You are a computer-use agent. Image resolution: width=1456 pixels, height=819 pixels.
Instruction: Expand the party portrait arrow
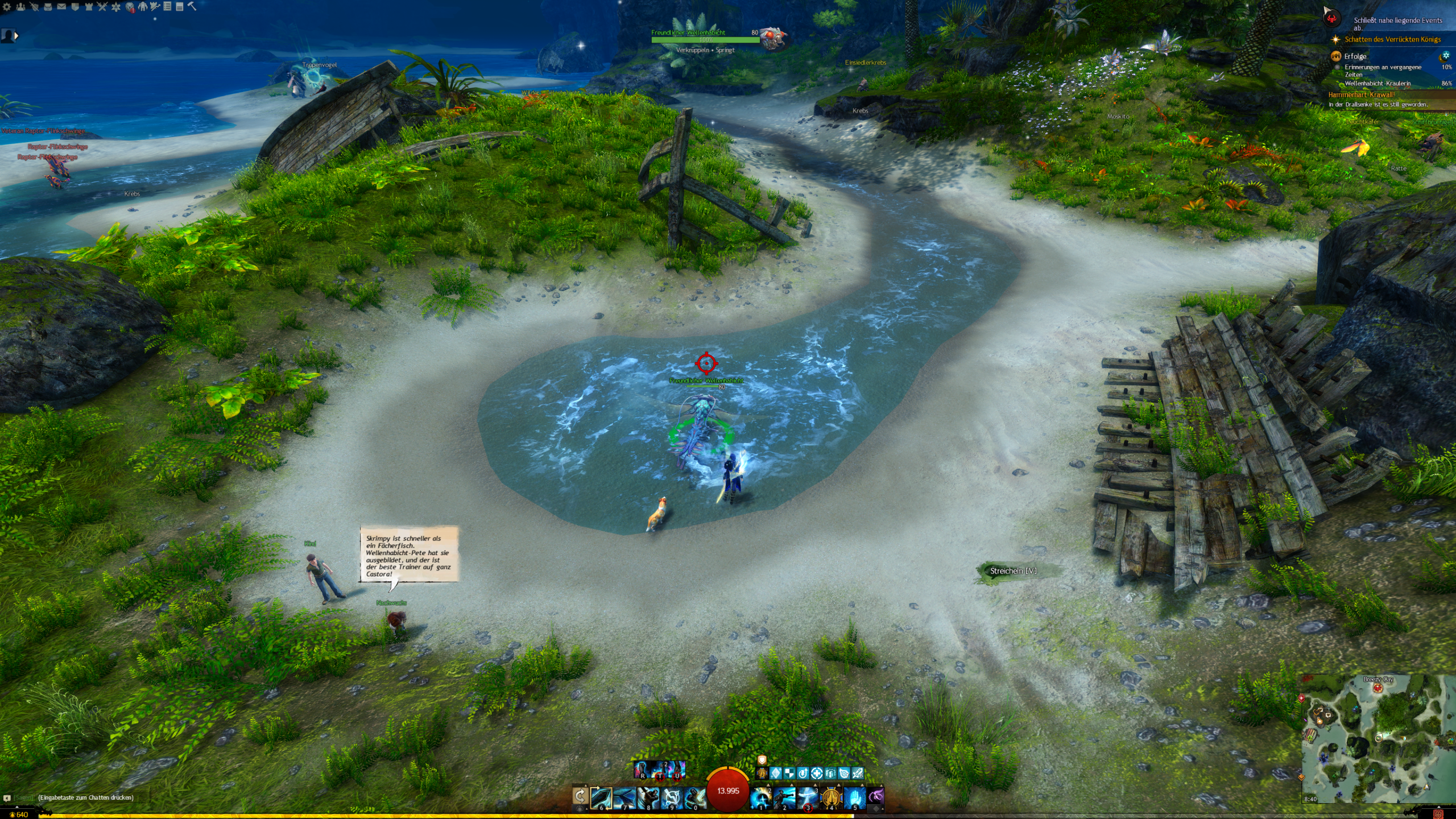pos(16,36)
